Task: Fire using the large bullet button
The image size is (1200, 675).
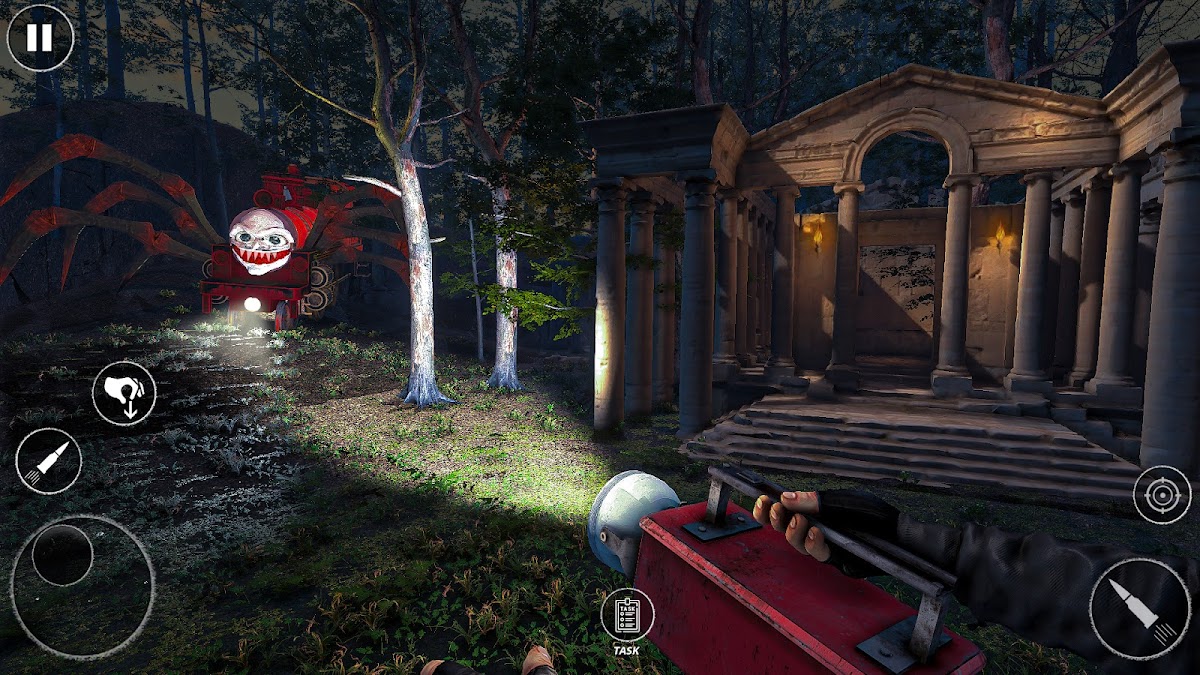Action: tap(1140, 608)
